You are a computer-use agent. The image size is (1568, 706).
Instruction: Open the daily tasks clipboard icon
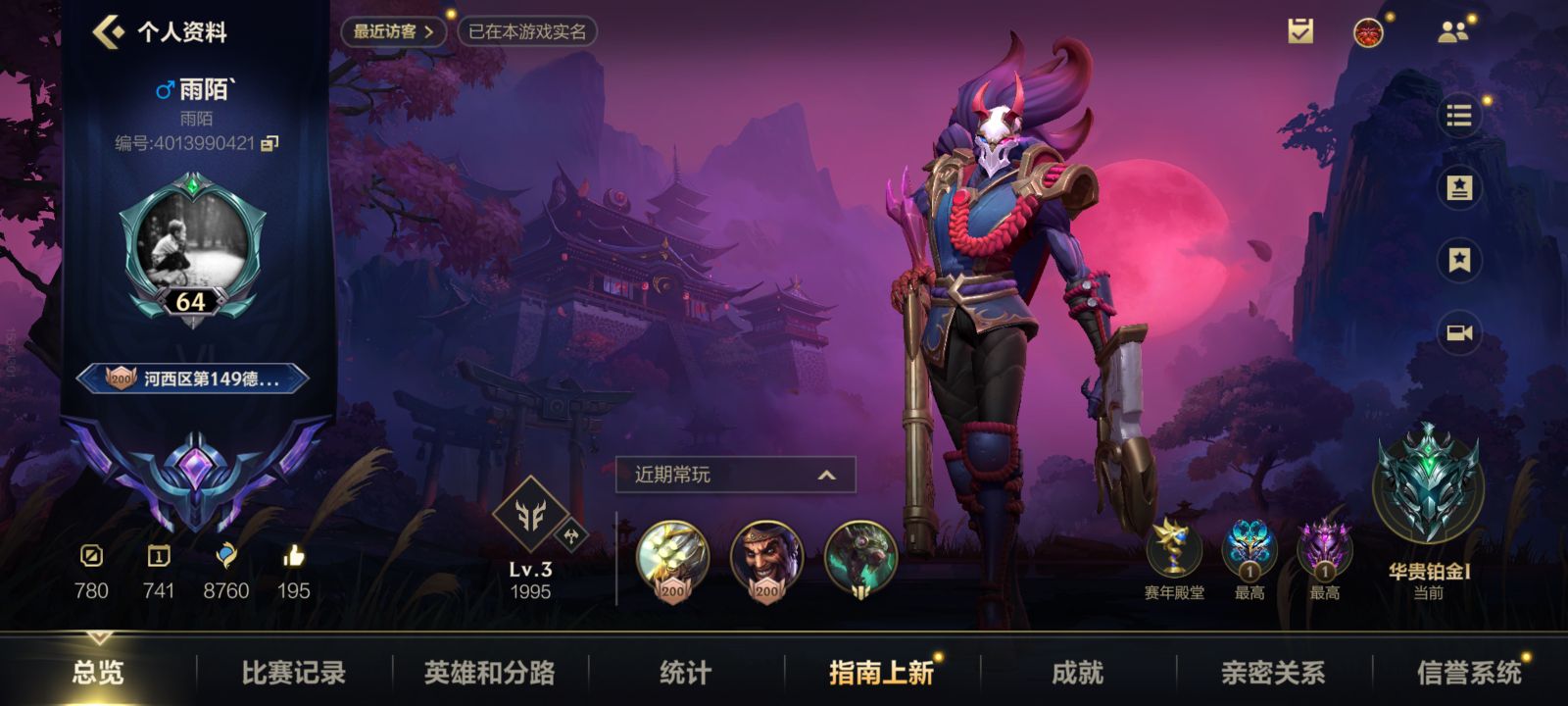tap(1301, 29)
